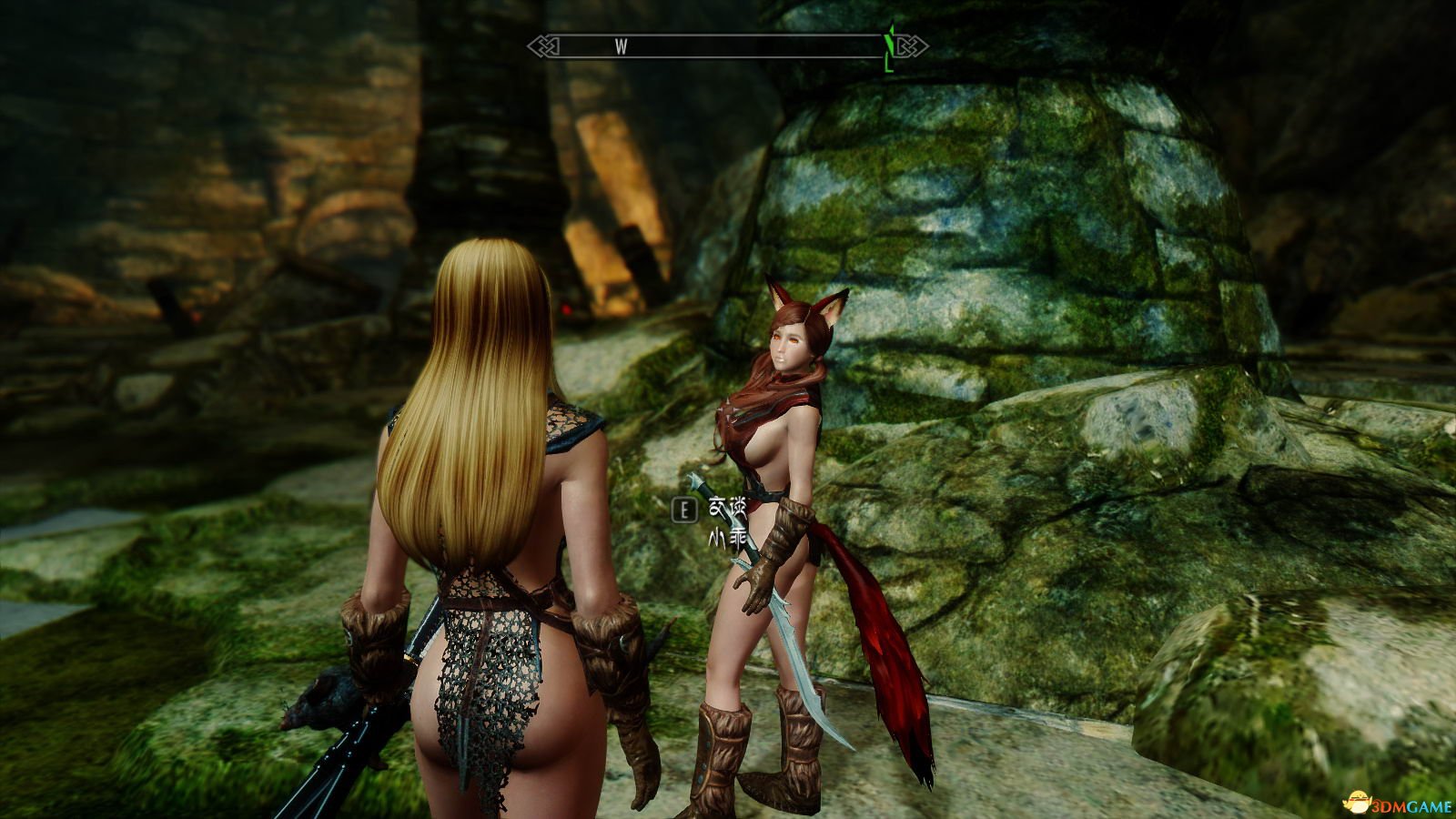Select the green marker on the compass
This screenshot has width=1456, height=819.
point(889,46)
